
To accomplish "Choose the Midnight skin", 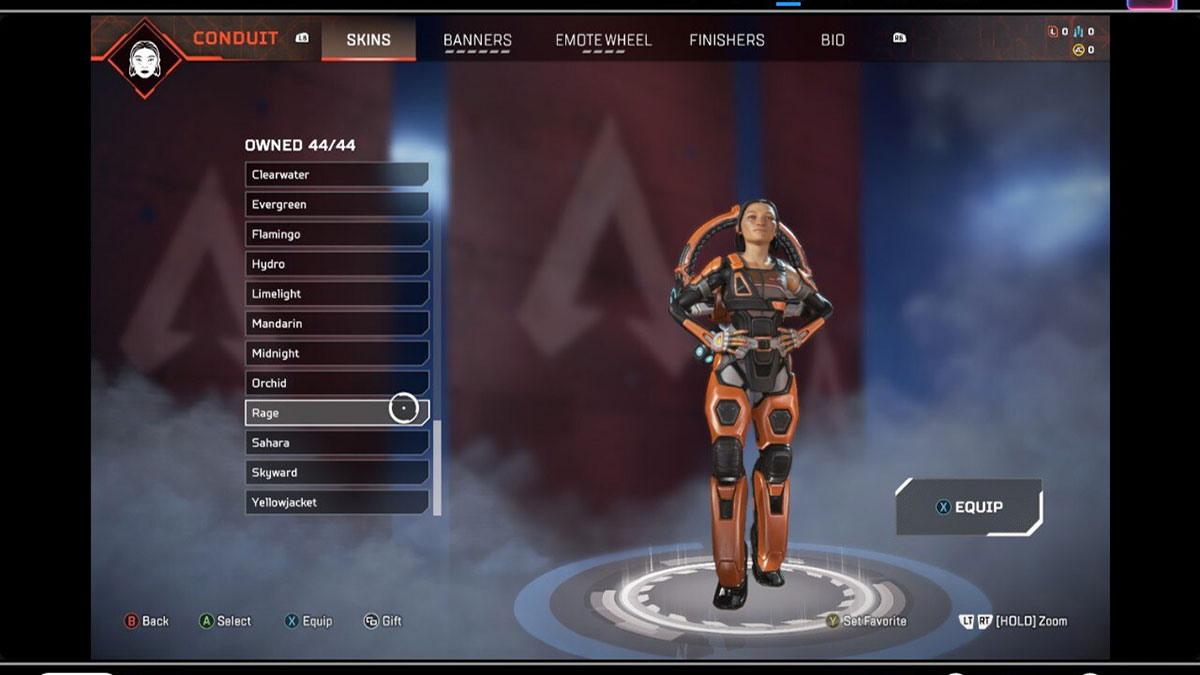I will (x=336, y=353).
